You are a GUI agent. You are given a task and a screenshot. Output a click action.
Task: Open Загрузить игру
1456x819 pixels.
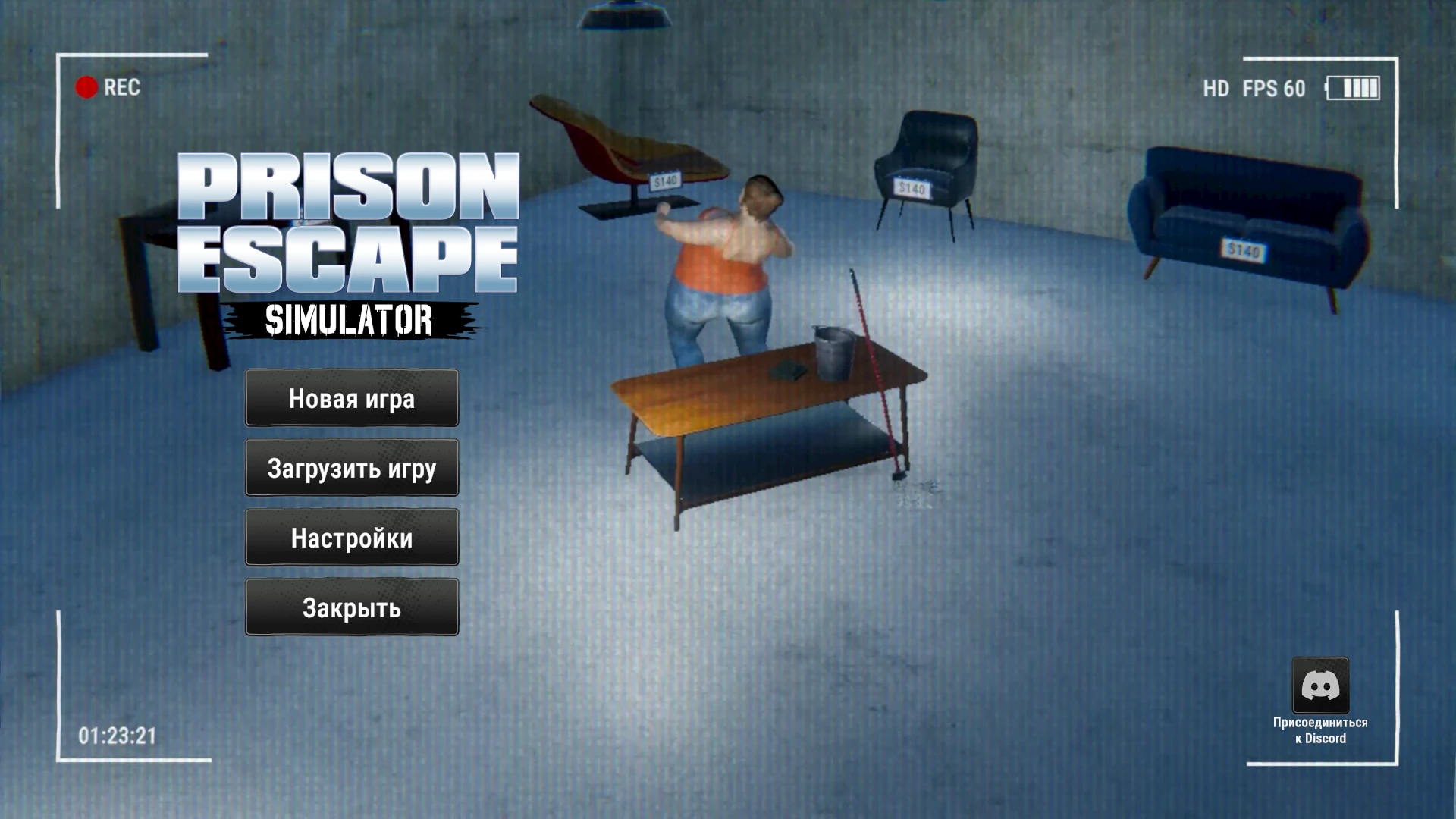click(351, 468)
